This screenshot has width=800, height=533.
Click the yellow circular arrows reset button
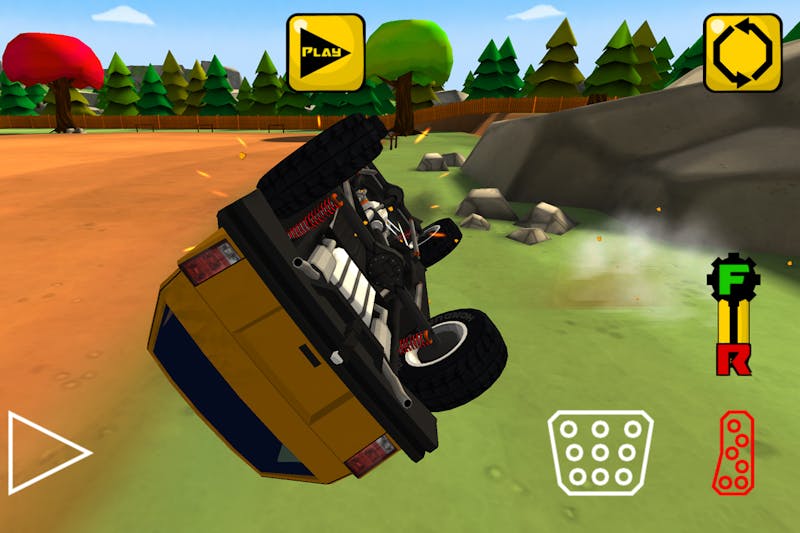click(x=742, y=52)
